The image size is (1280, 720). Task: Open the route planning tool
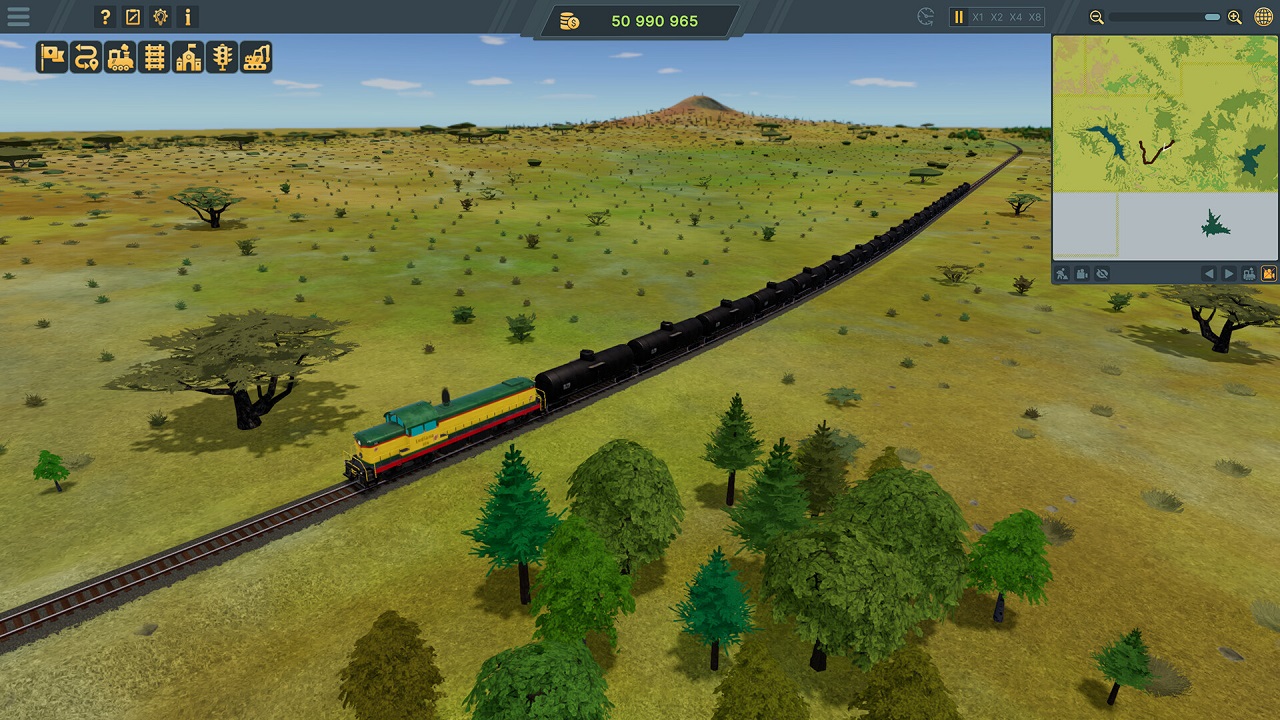tap(84, 58)
